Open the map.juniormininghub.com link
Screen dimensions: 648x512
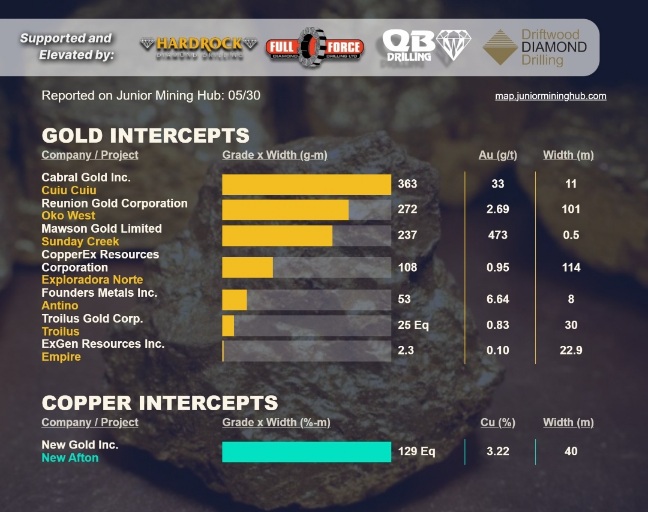[550, 96]
